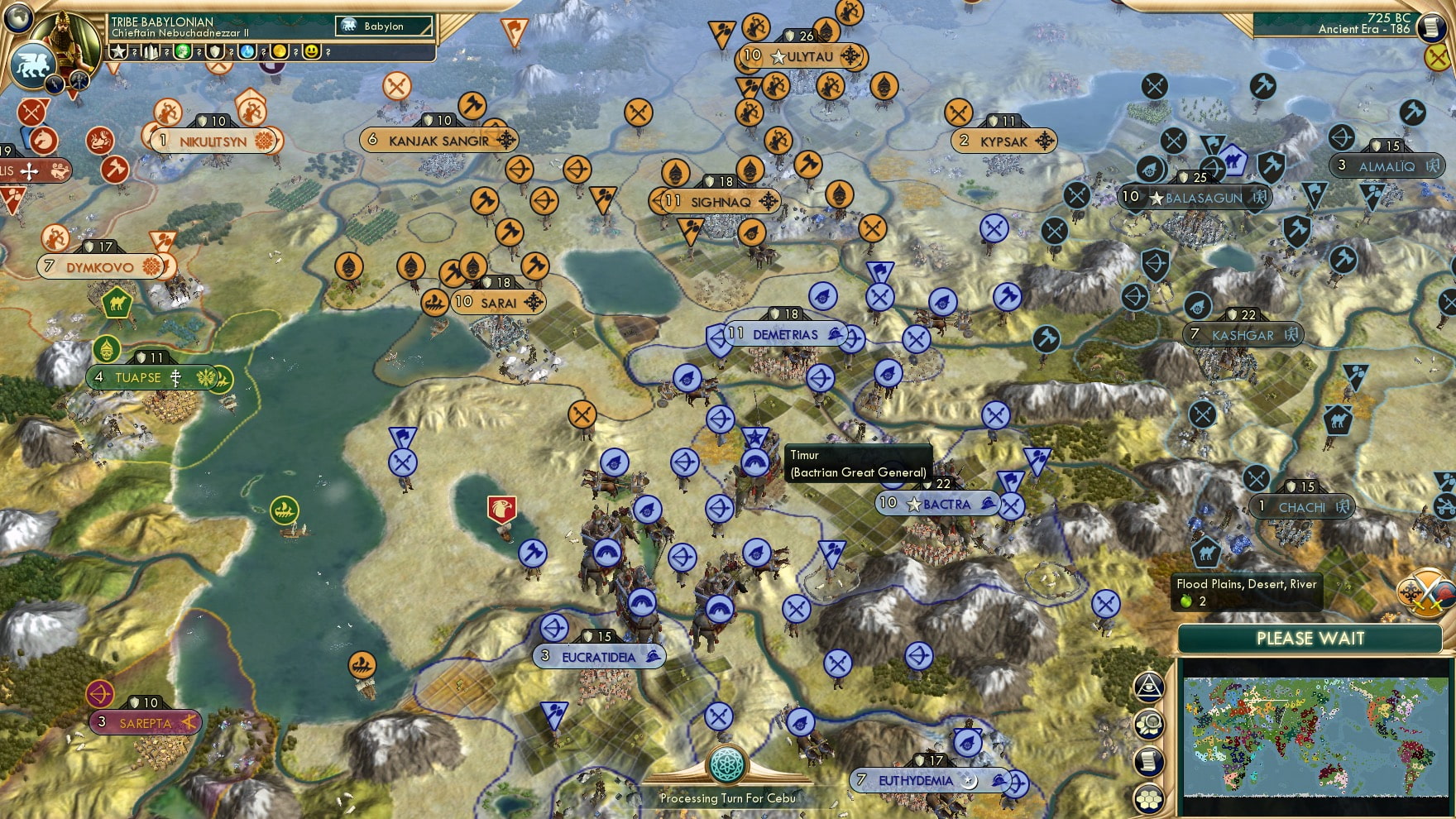
Task: Click the Ulytau city banner
Action: [802, 57]
